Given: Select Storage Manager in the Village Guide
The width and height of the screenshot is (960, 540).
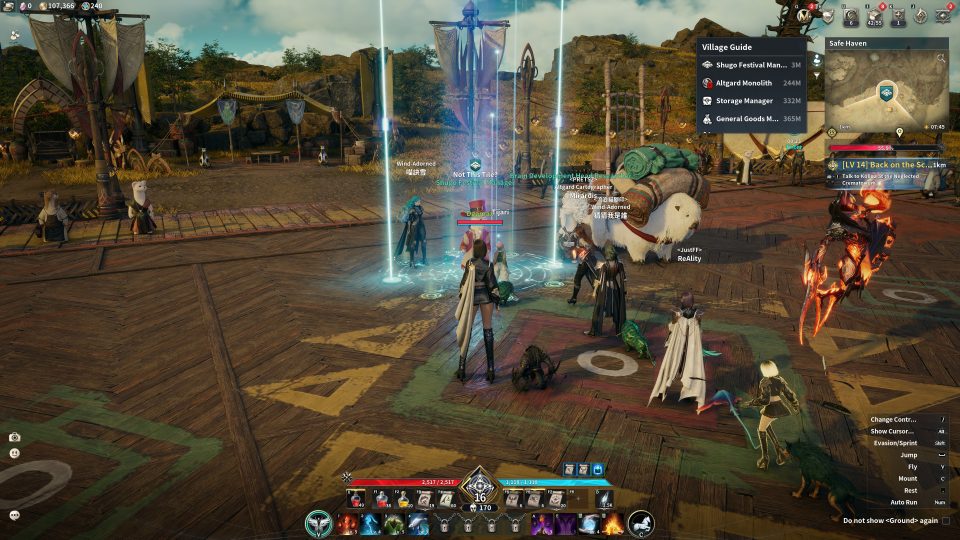Looking at the screenshot, I should pos(751,101).
